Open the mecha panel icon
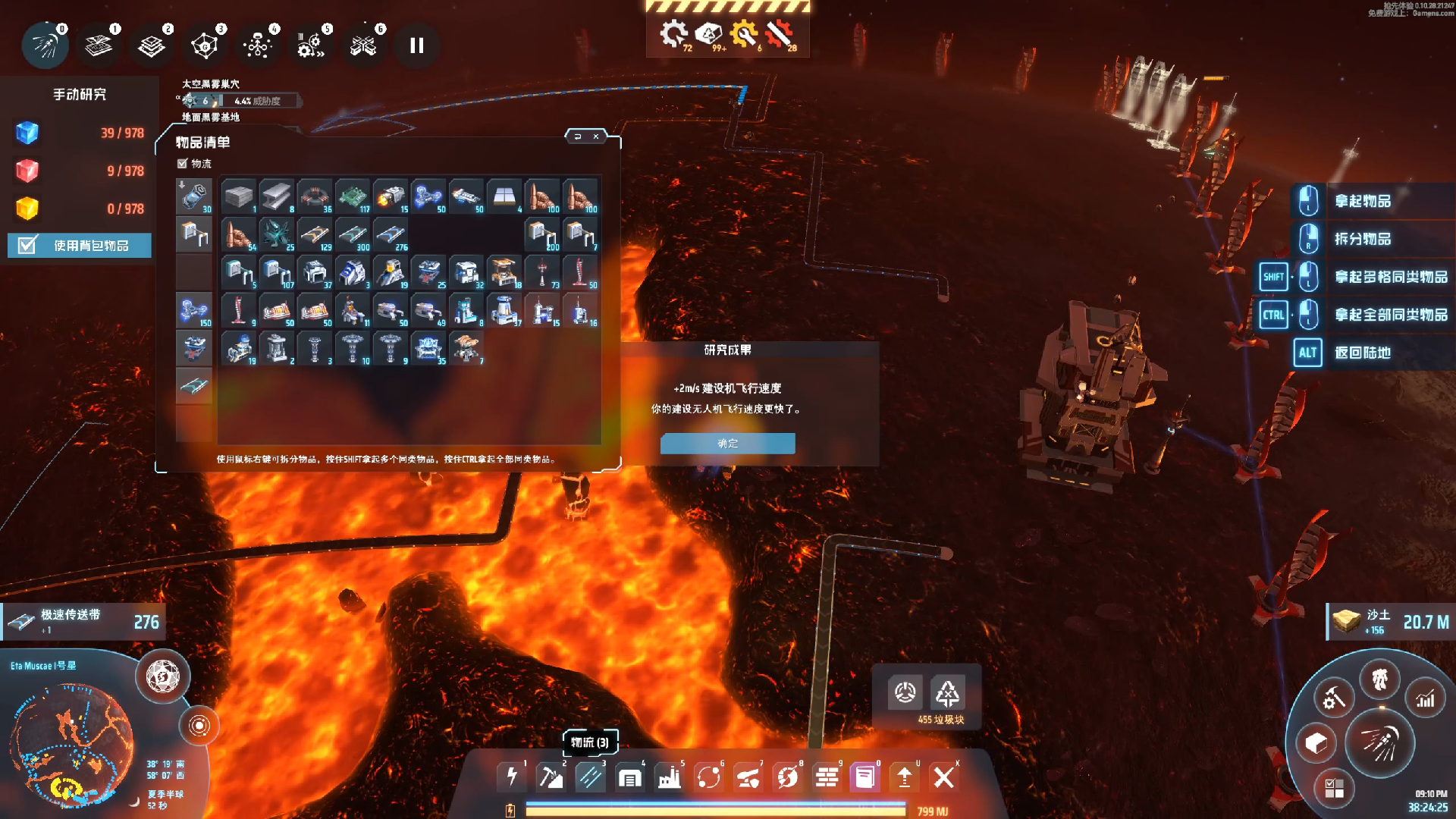The width and height of the screenshot is (1456, 819). point(1379,679)
